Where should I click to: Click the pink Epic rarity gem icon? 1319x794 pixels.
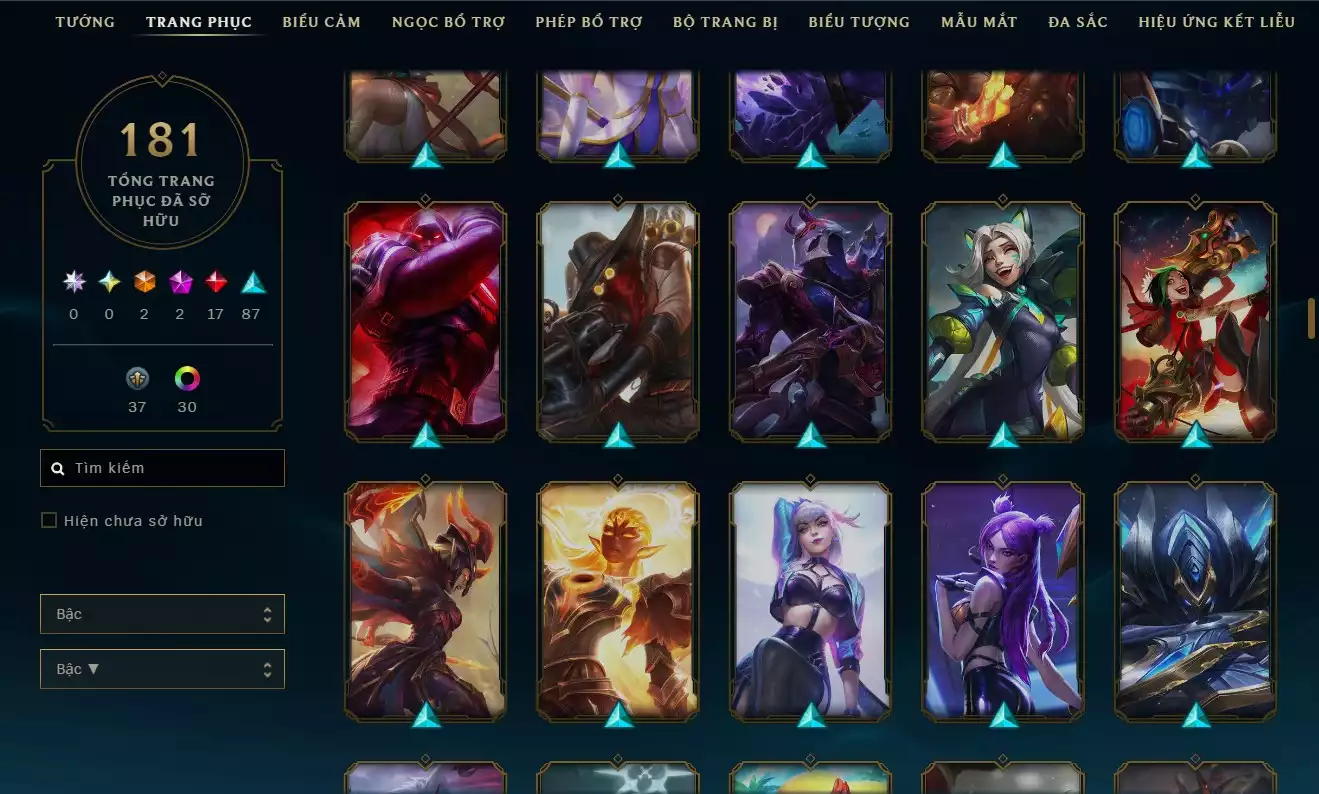pos(180,281)
